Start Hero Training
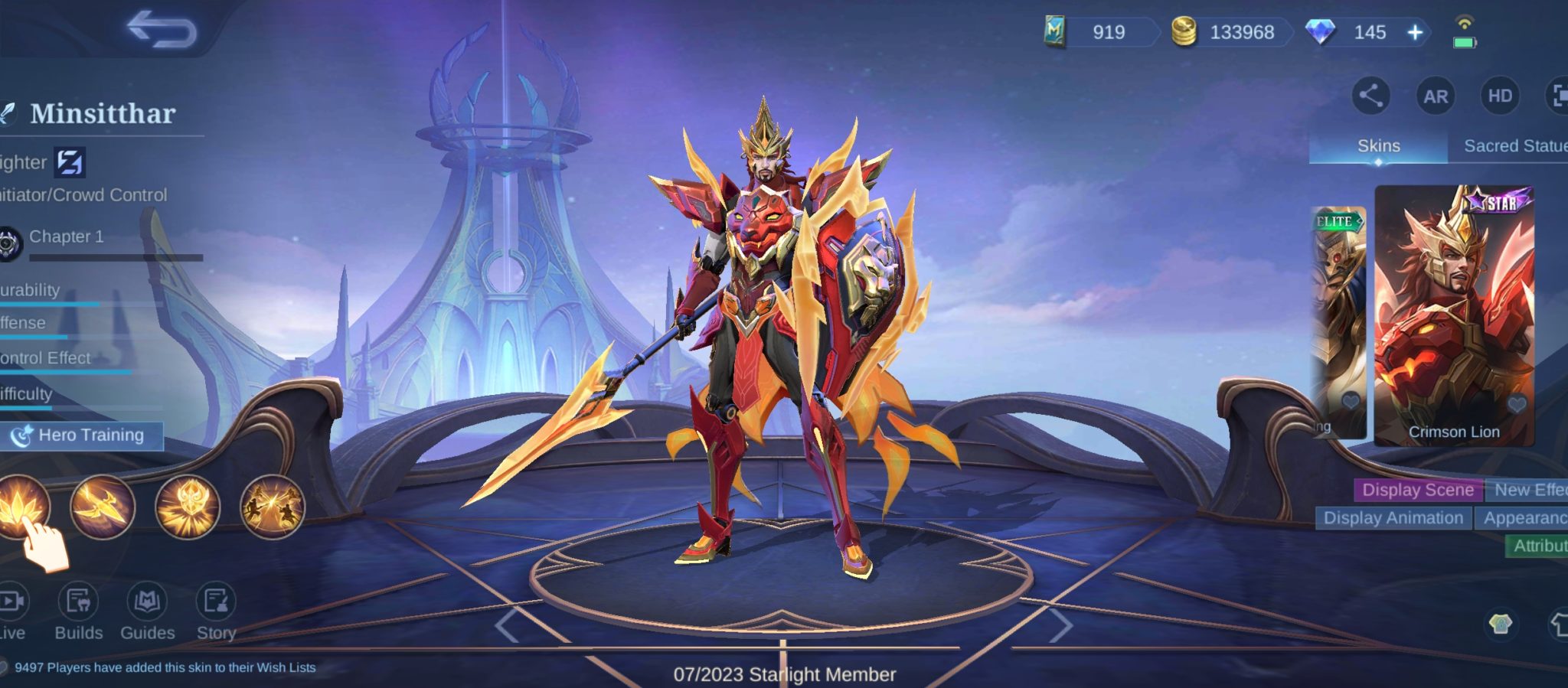Screen dimensions: 1568x688 tap(82, 435)
